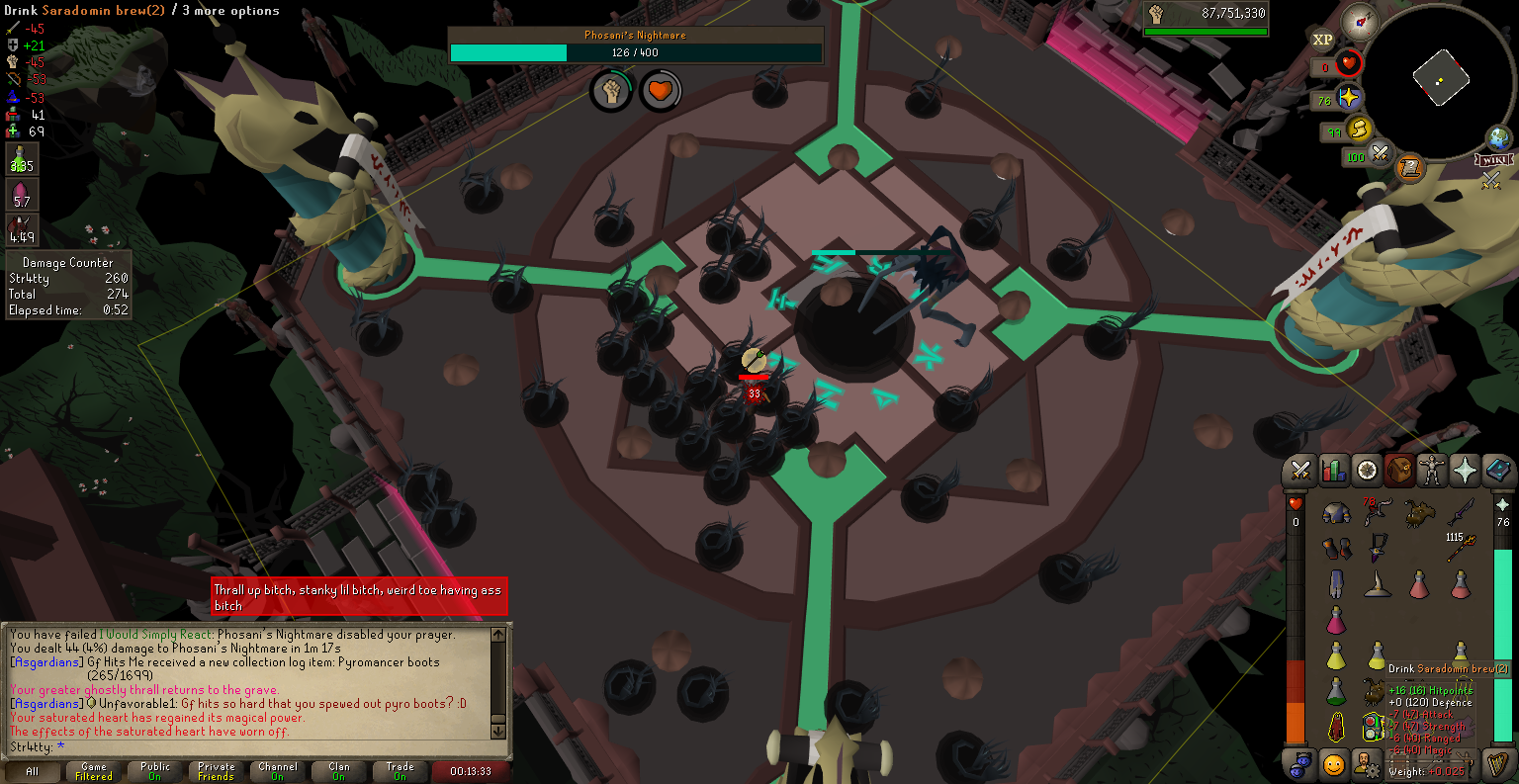Switch chat to the Clan tab
This screenshot has height=784, width=1519.
coord(339,771)
